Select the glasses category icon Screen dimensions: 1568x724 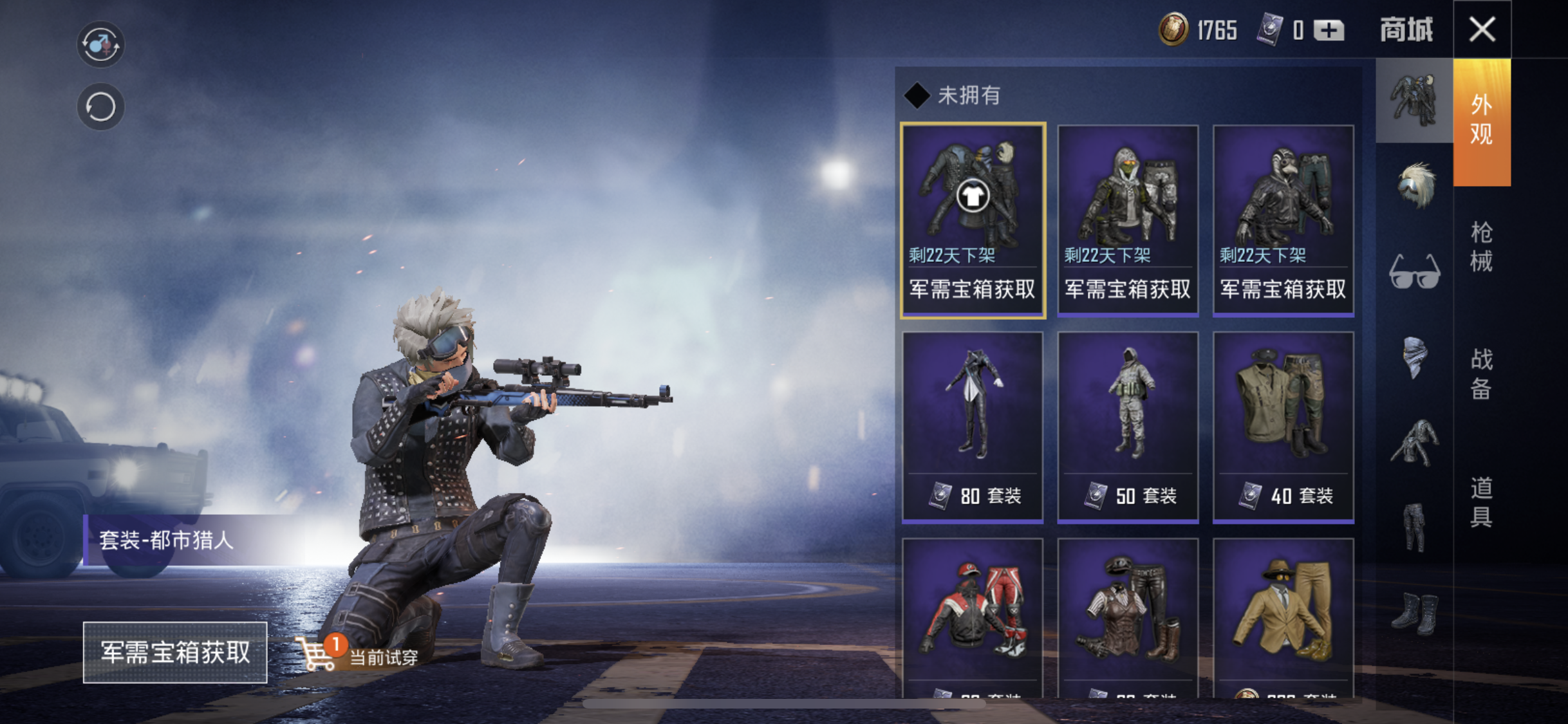(1414, 272)
